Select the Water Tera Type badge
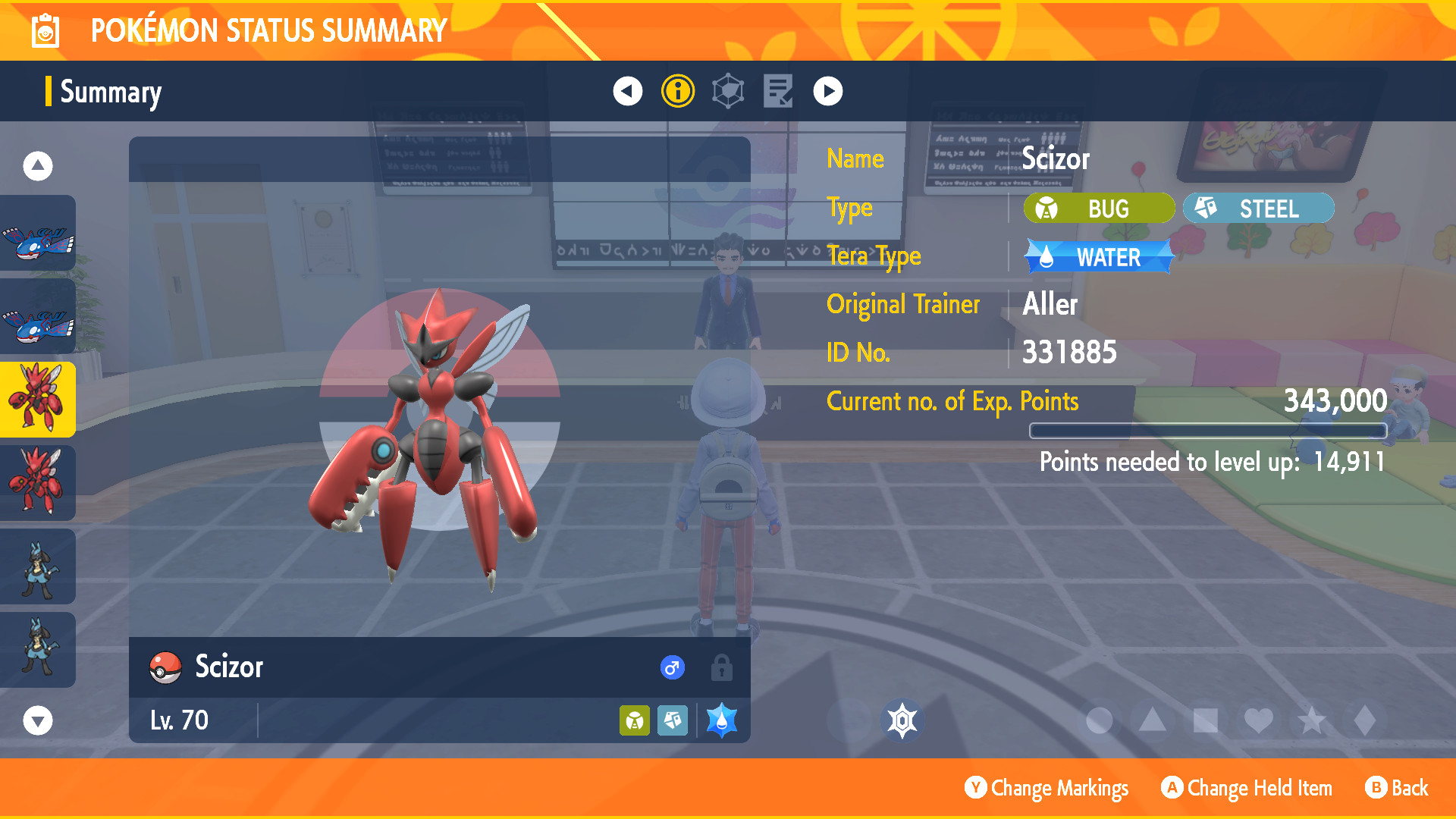Screen dimensions: 1456x819 pyautogui.click(x=1097, y=257)
